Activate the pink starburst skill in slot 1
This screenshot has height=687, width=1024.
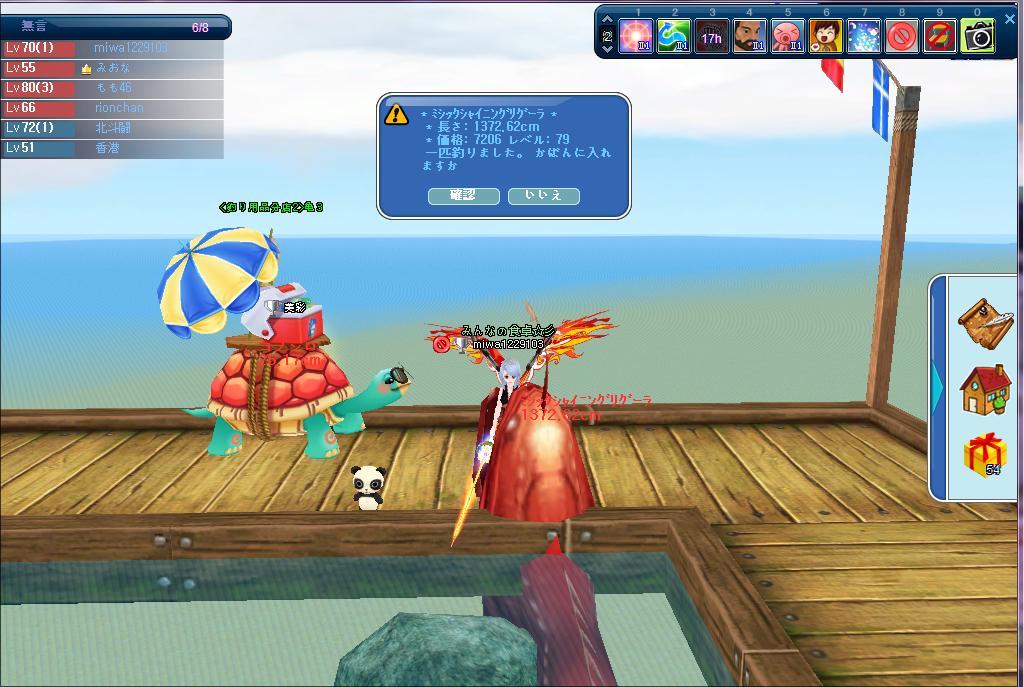pos(636,37)
